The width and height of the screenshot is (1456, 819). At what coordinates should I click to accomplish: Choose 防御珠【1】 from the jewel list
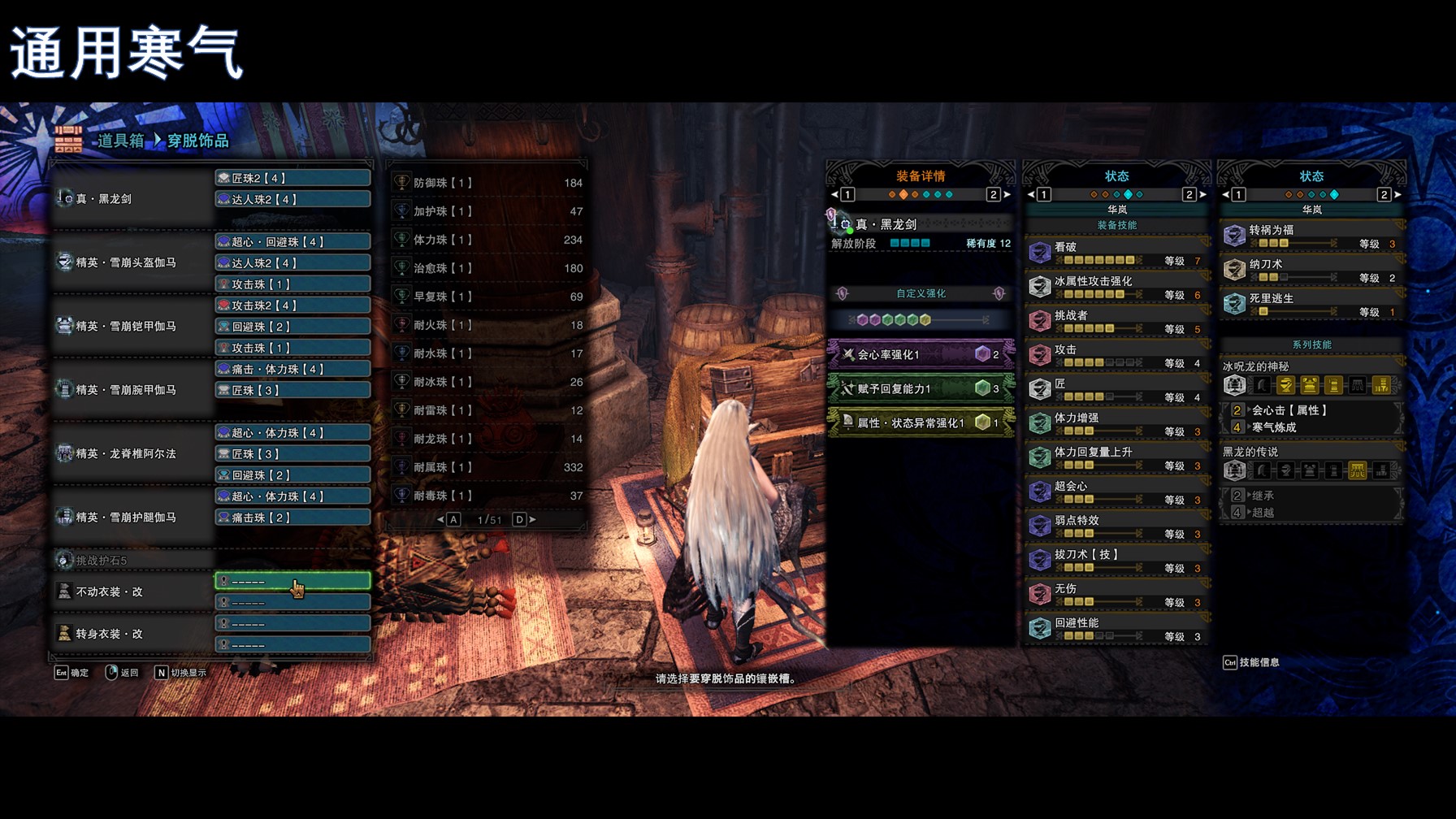(487, 183)
